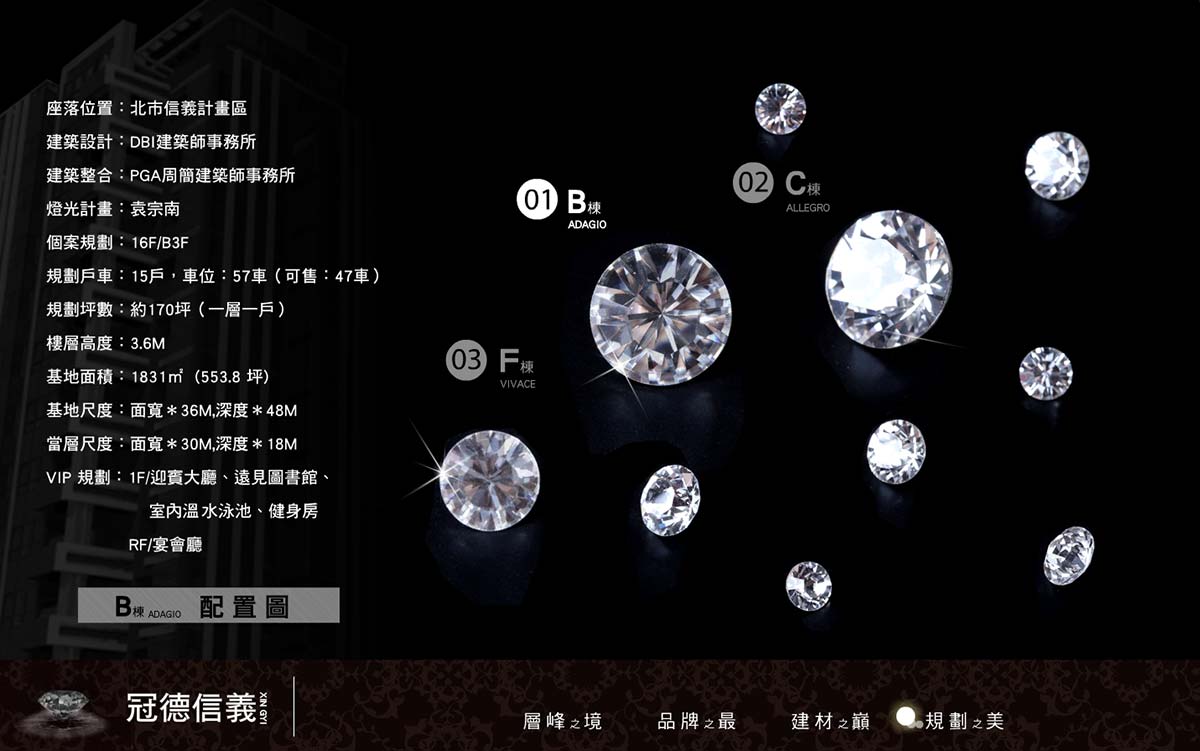The height and width of the screenshot is (751, 1200).
Task: Open the B棟 ADAGIO 配置圖 layout
Action: tap(209, 606)
